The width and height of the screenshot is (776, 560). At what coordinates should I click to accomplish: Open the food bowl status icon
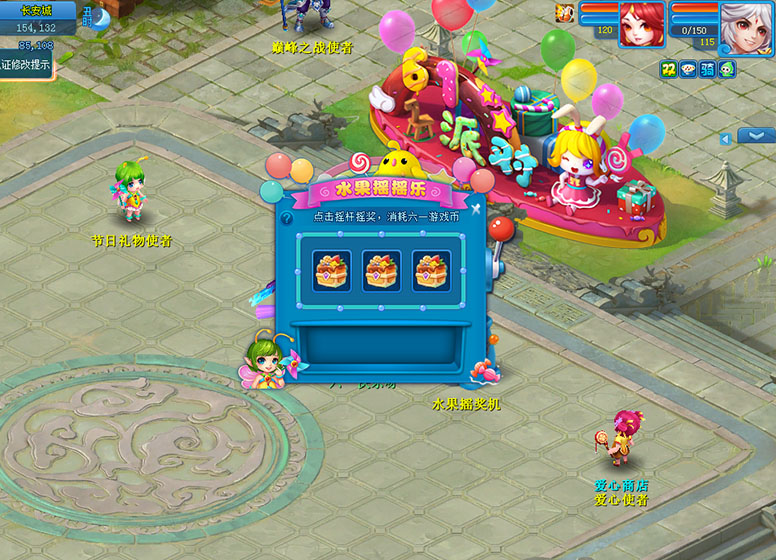(688, 69)
